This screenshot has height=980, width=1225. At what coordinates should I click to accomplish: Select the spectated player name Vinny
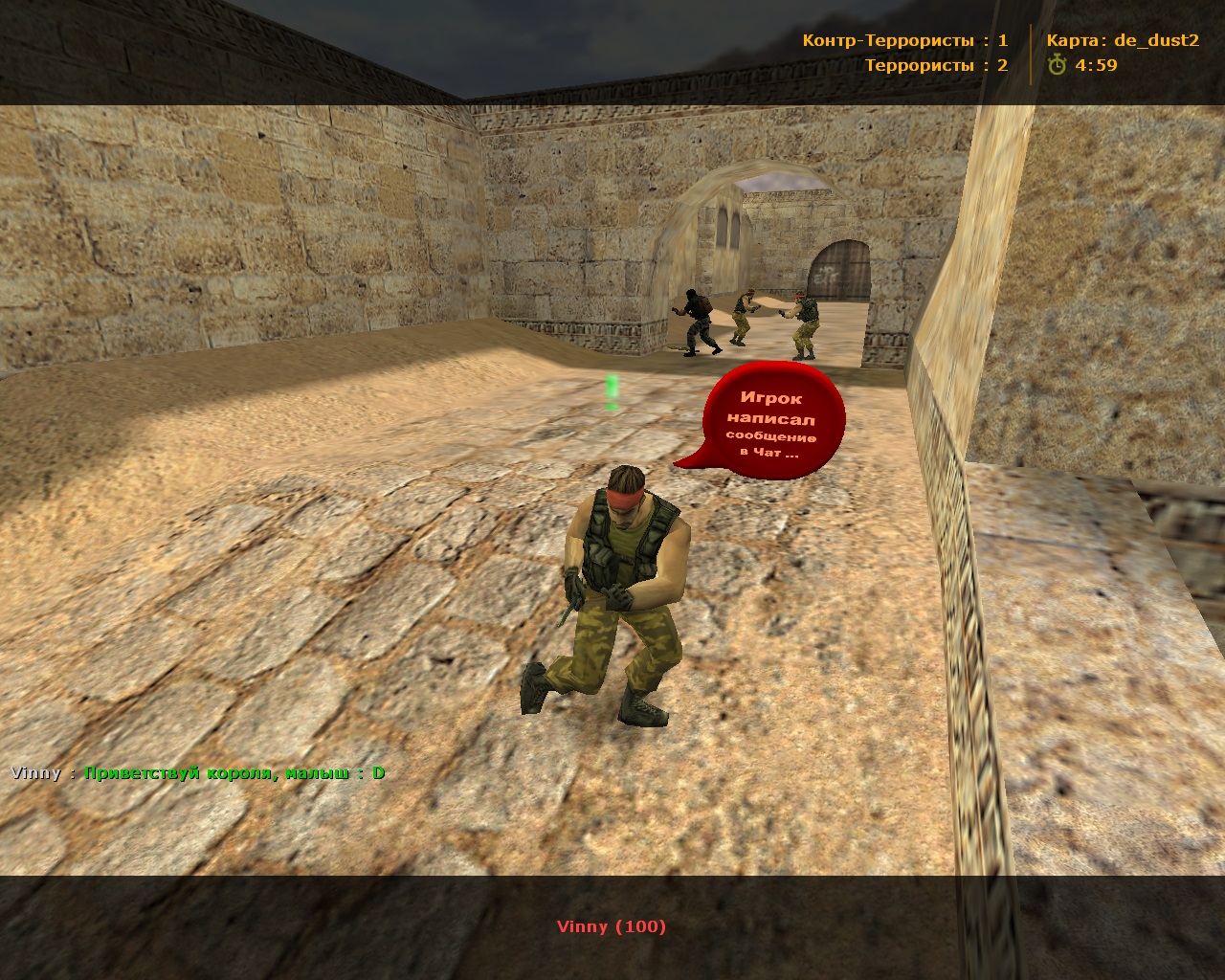click(611, 926)
